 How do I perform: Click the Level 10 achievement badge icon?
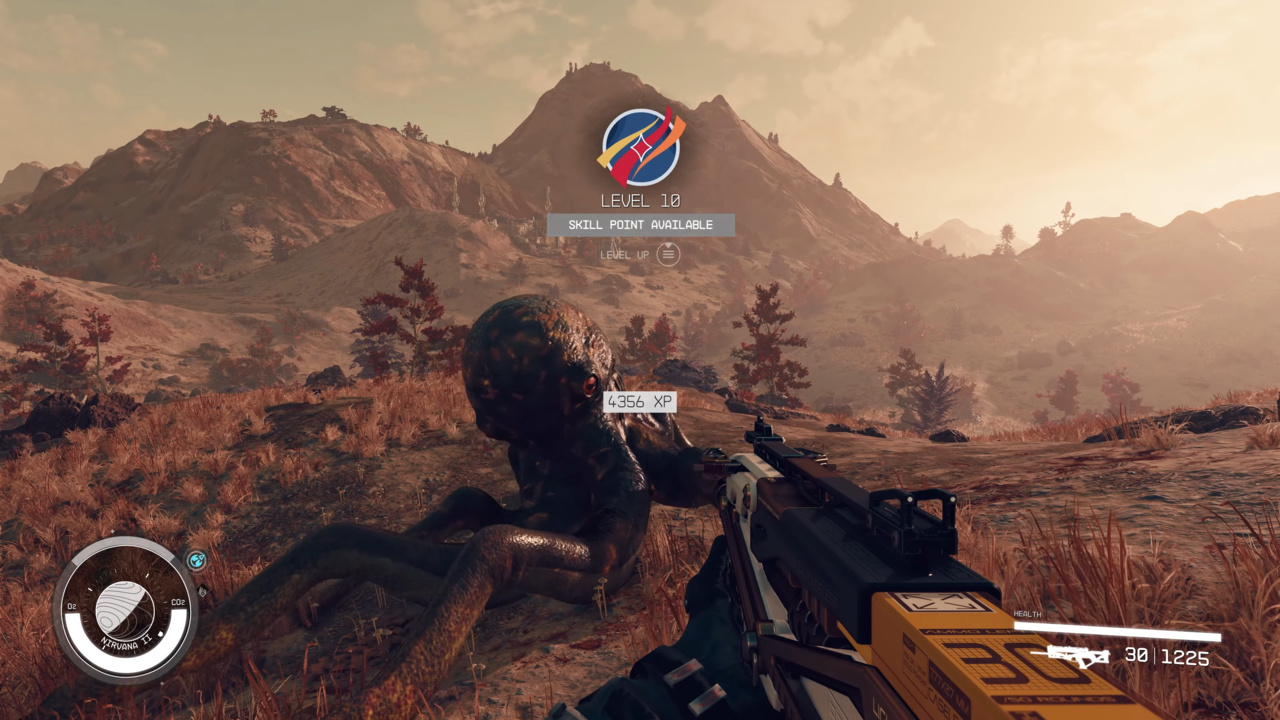coord(639,149)
